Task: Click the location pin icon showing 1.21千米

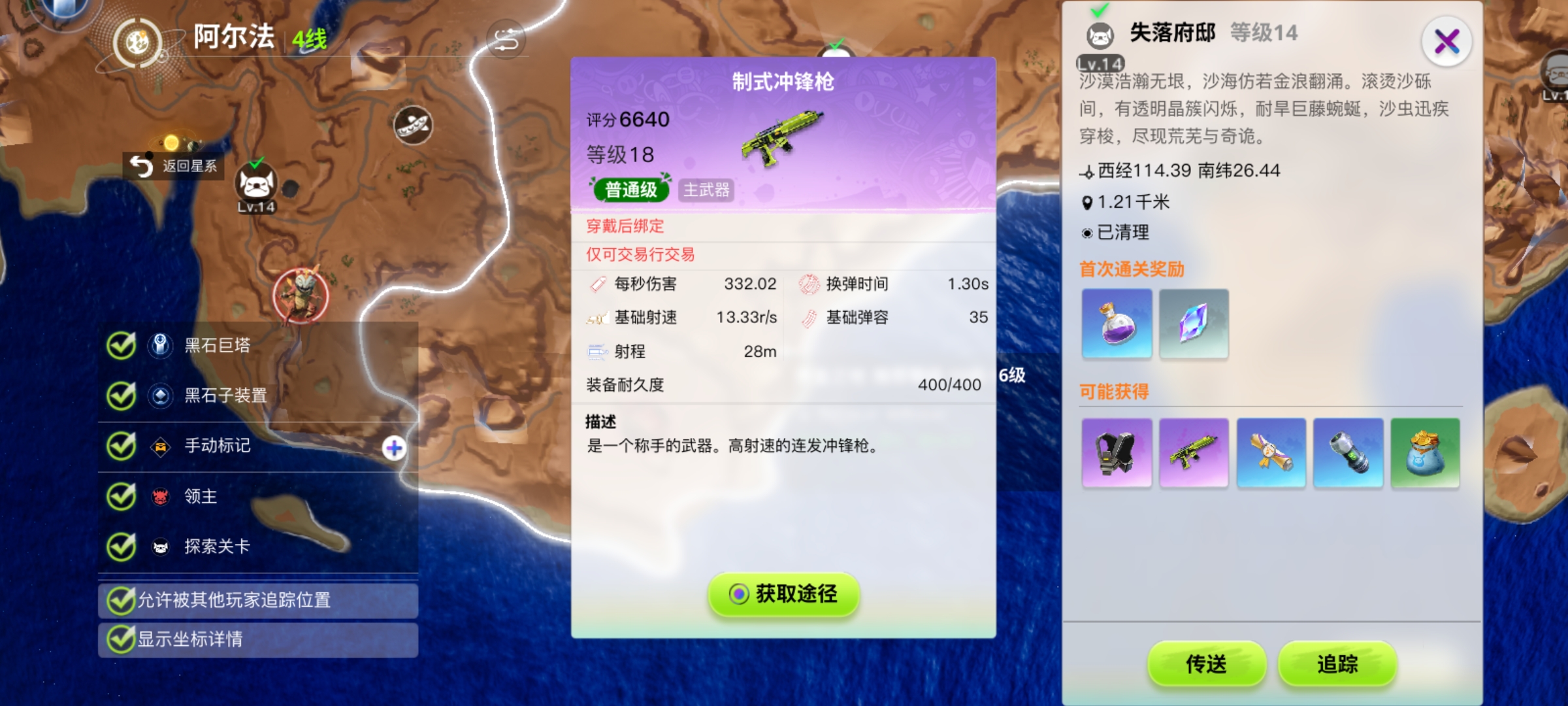Action: click(x=1086, y=203)
